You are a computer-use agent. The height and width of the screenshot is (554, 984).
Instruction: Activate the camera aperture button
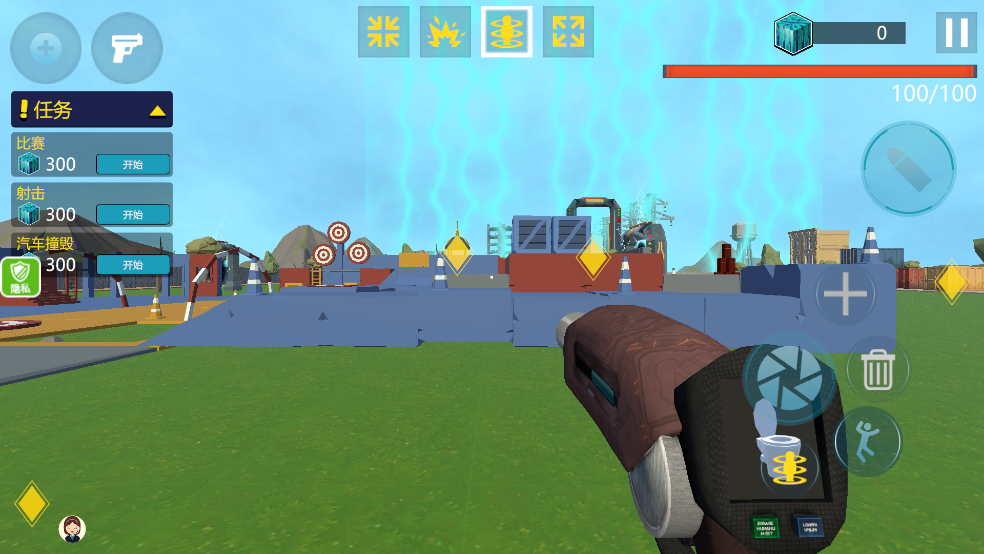[788, 379]
